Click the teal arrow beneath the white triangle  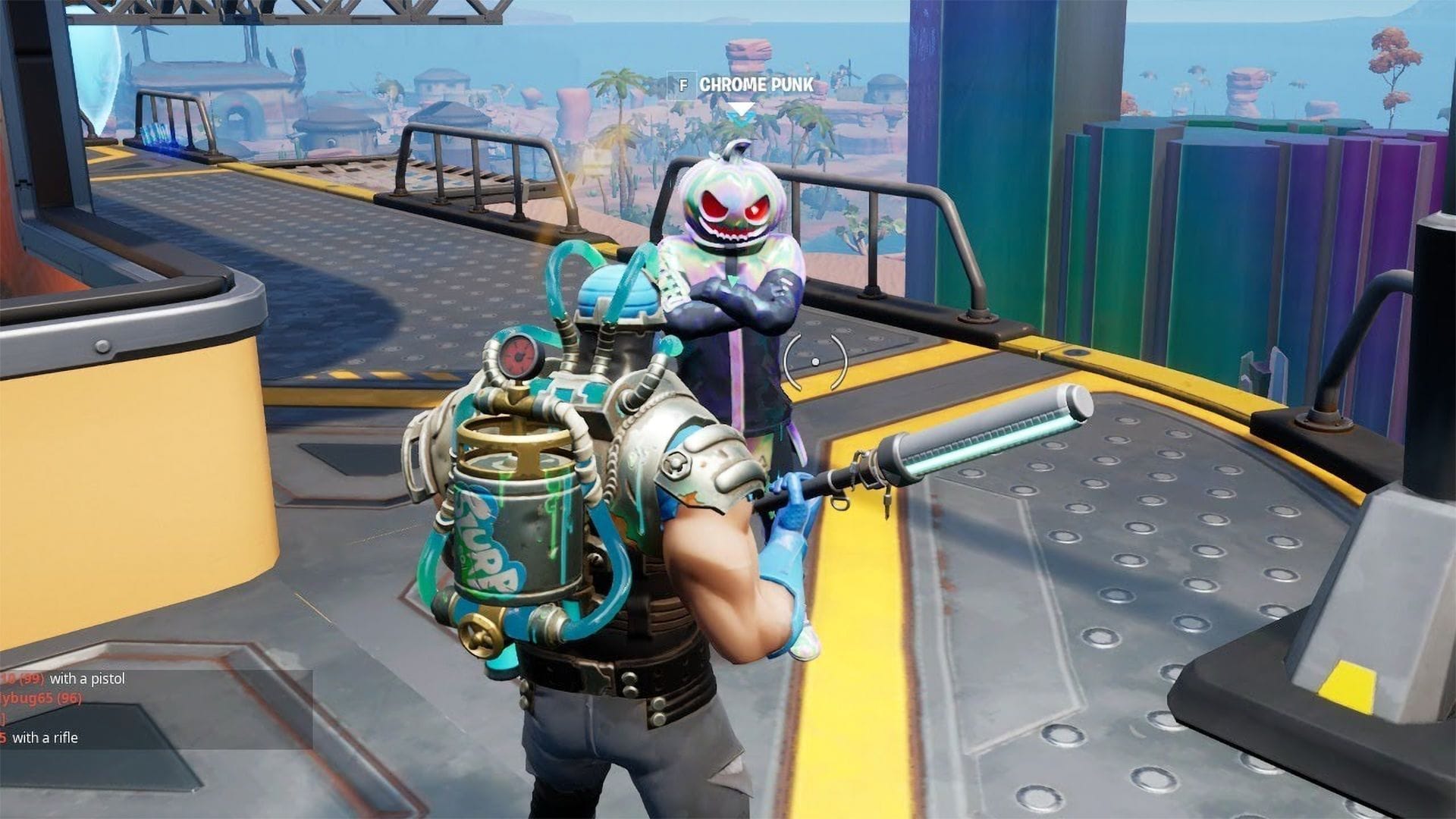click(x=741, y=121)
